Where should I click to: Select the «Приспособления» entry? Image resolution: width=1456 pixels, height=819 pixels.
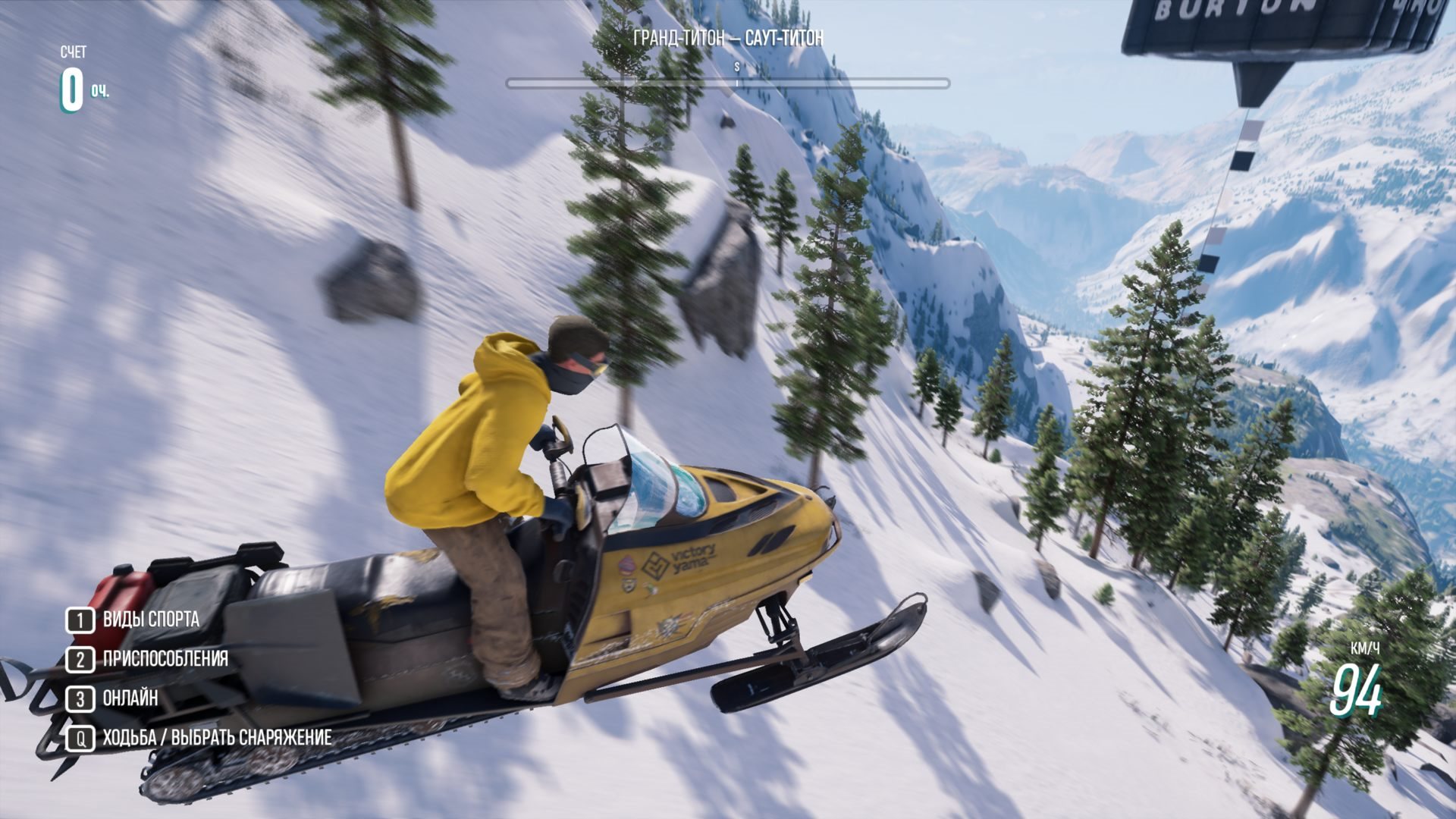coord(165,659)
